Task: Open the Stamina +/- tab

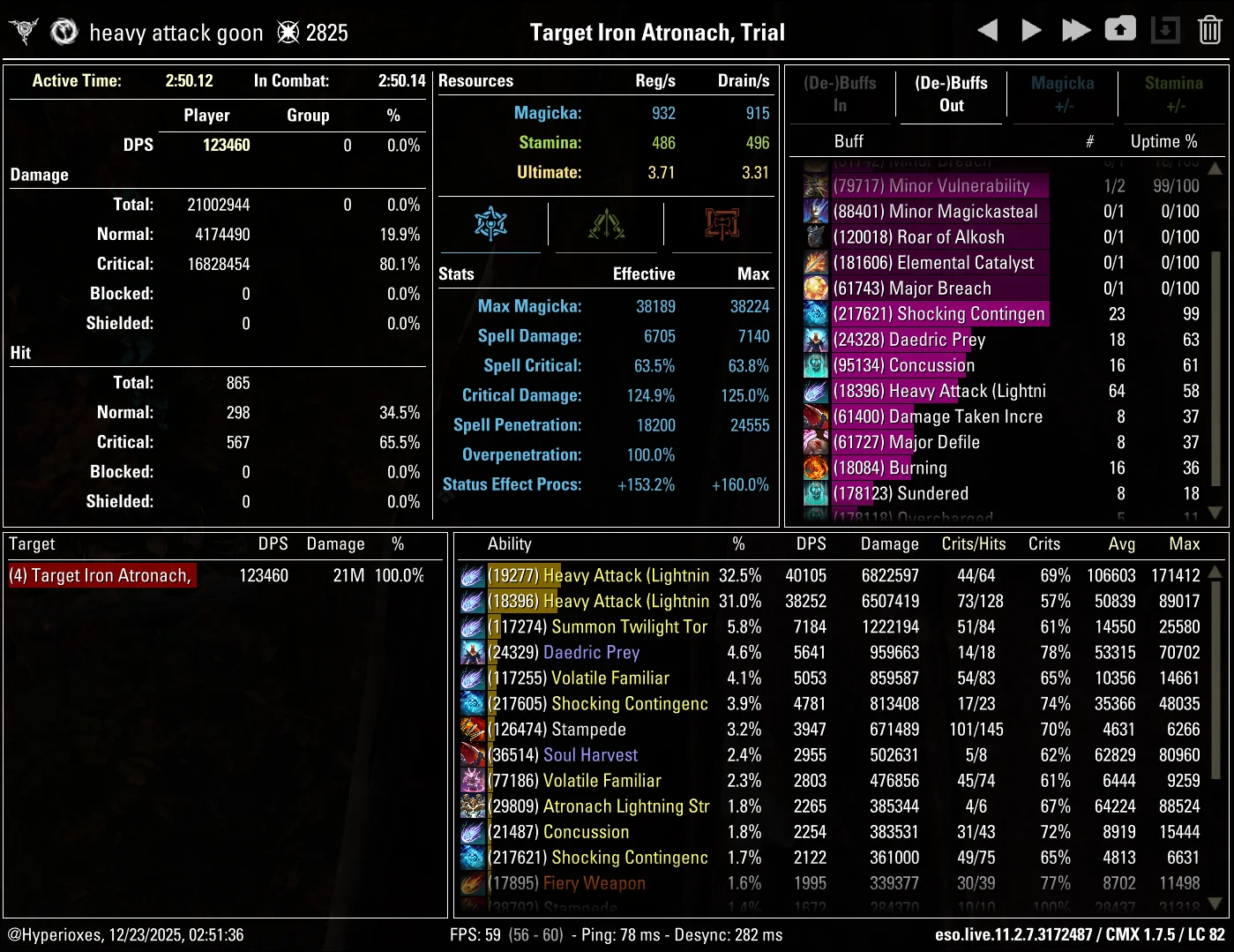Action: pos(1174,94)
